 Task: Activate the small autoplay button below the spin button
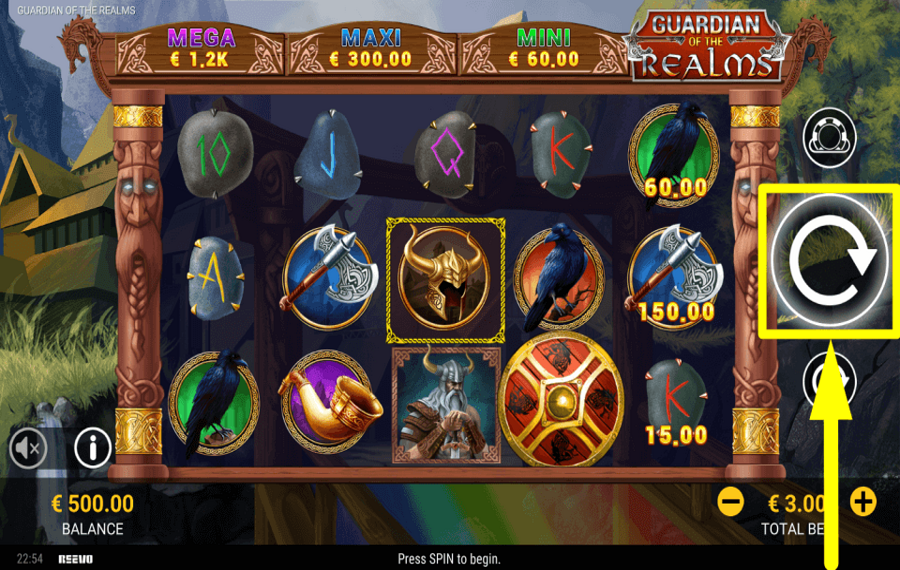pos(831,382)
